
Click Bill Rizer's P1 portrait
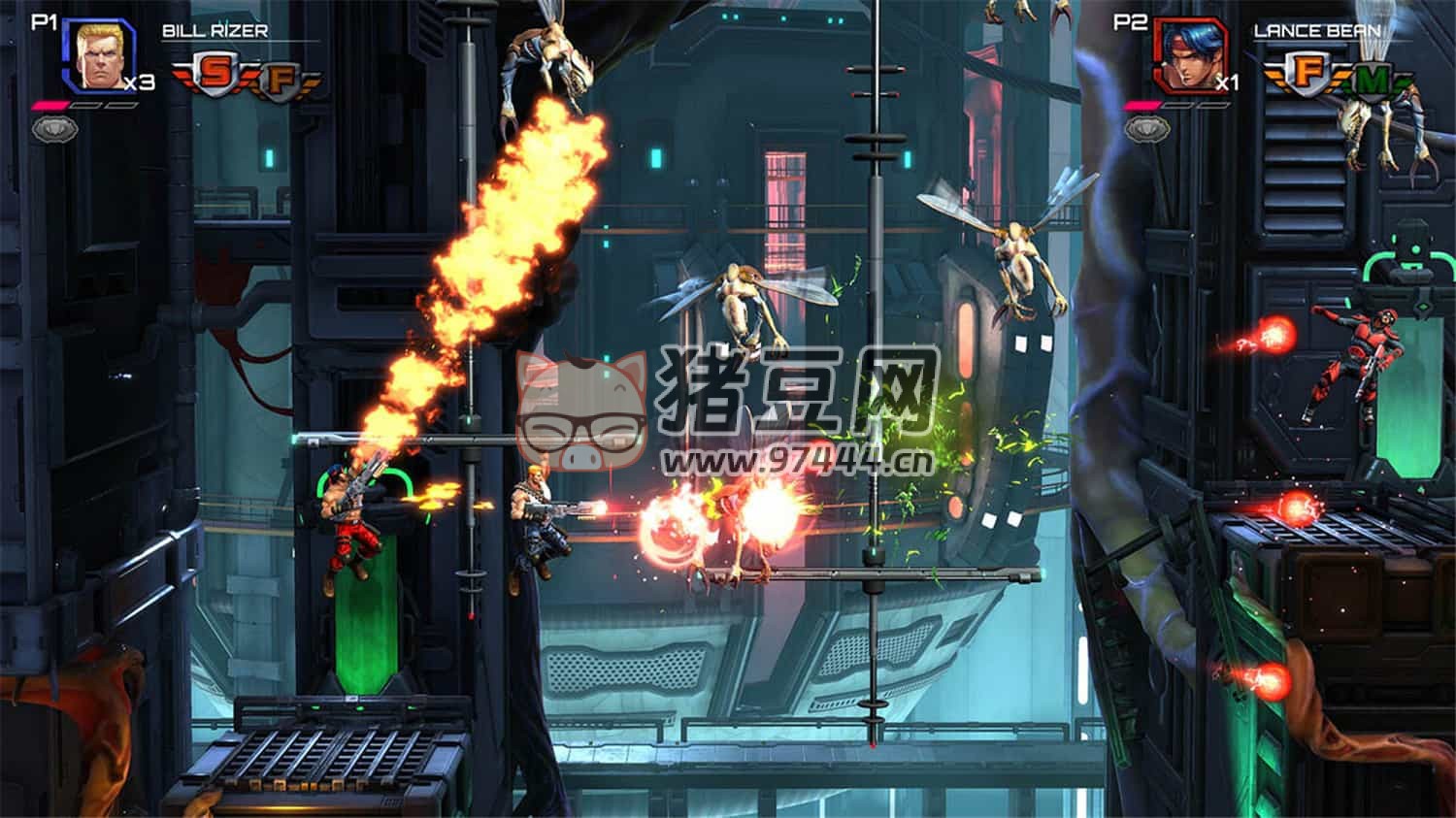(x=98, y=57)
